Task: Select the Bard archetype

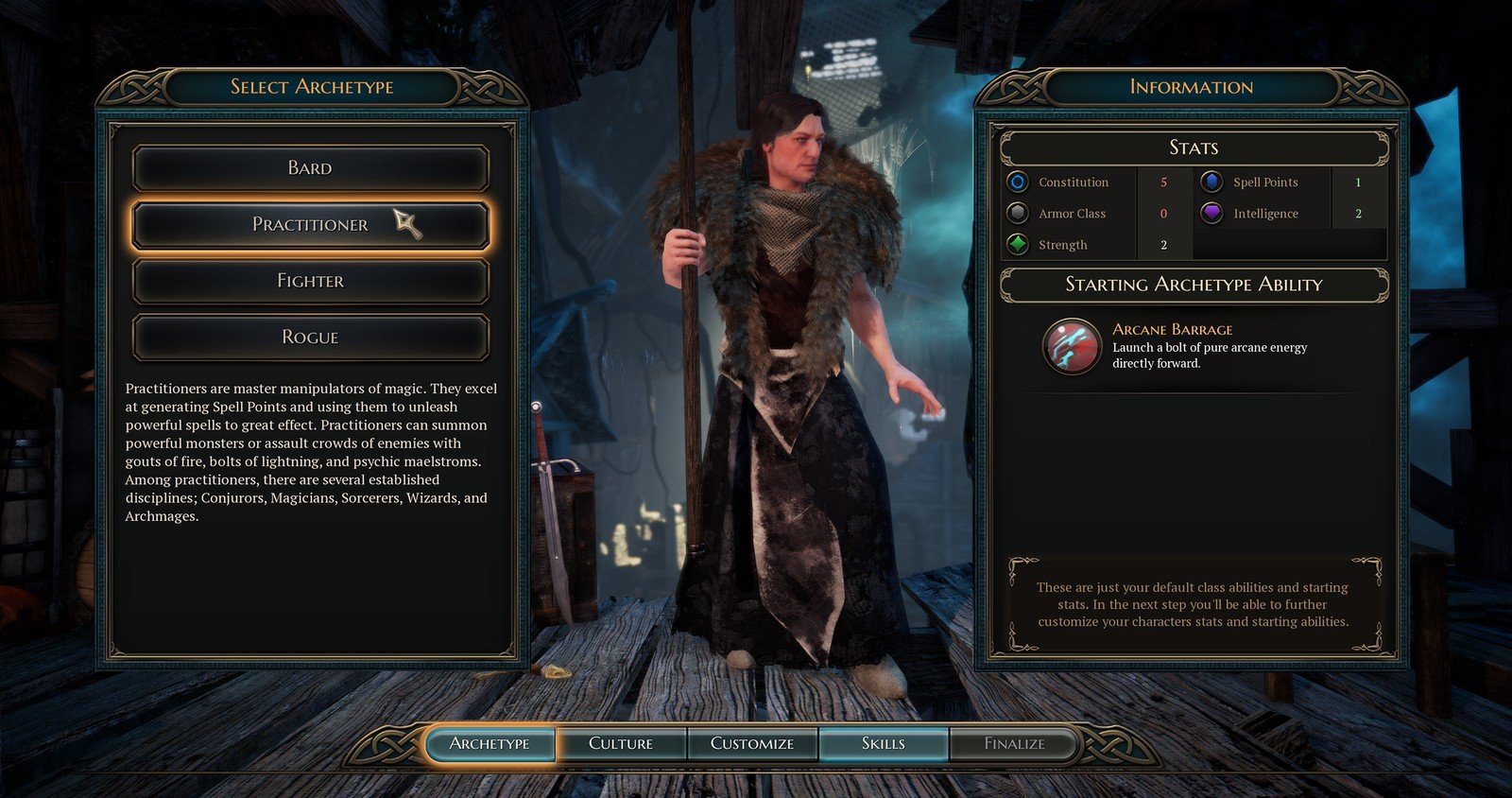Action: tap(310, 168)
